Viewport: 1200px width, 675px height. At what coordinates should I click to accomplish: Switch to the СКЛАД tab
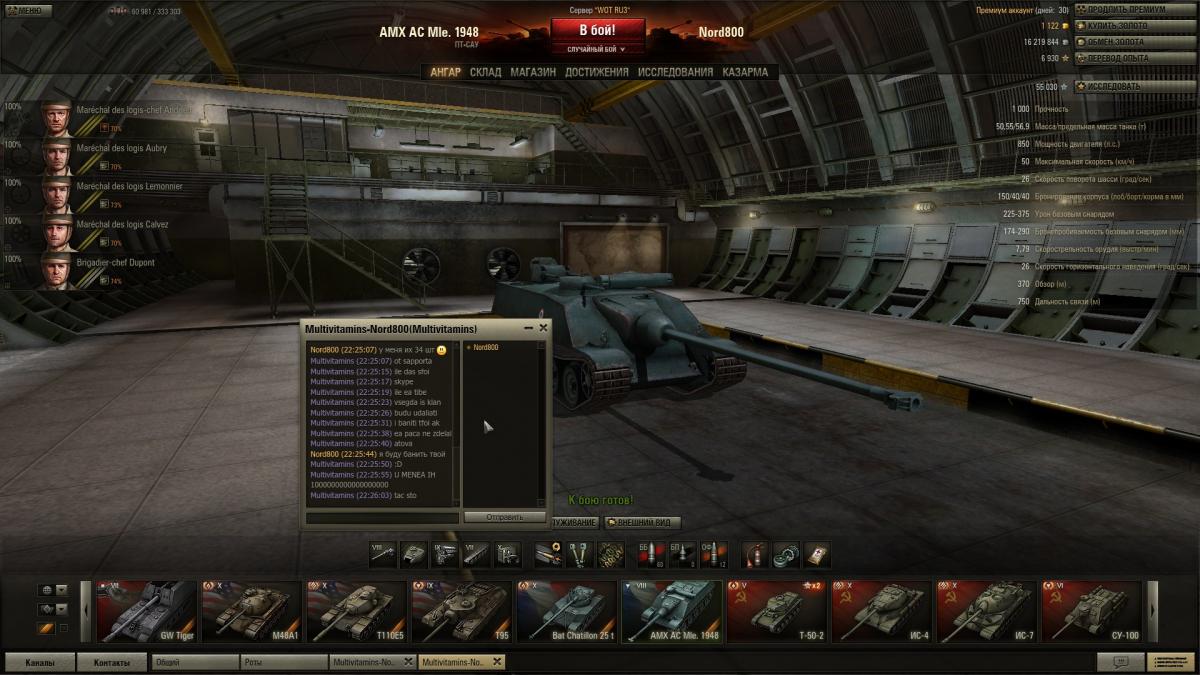click(486, 72)
